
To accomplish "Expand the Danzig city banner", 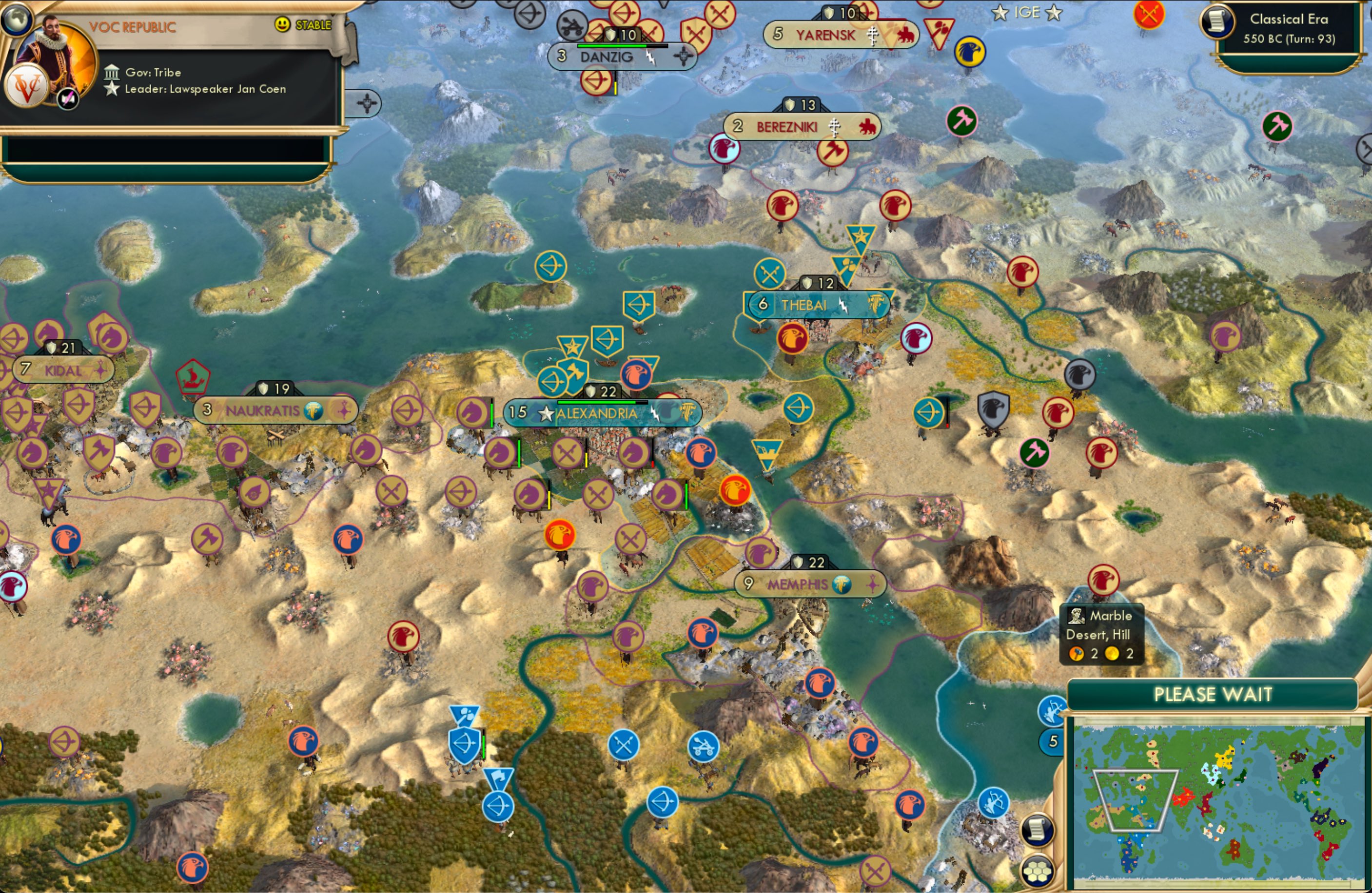I will (622, 56).
